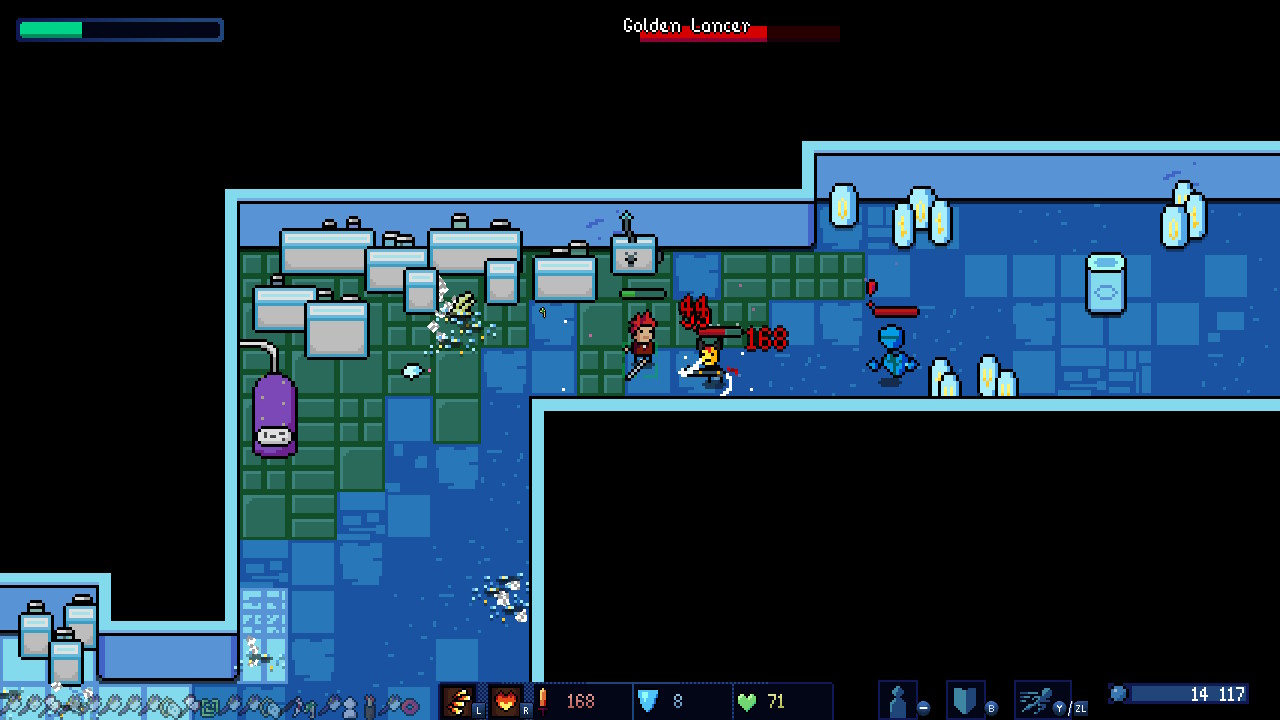The image size is (1280, 720).
Task: Click the currency counter showing 14 of 117
Action: click(1218, 694)
